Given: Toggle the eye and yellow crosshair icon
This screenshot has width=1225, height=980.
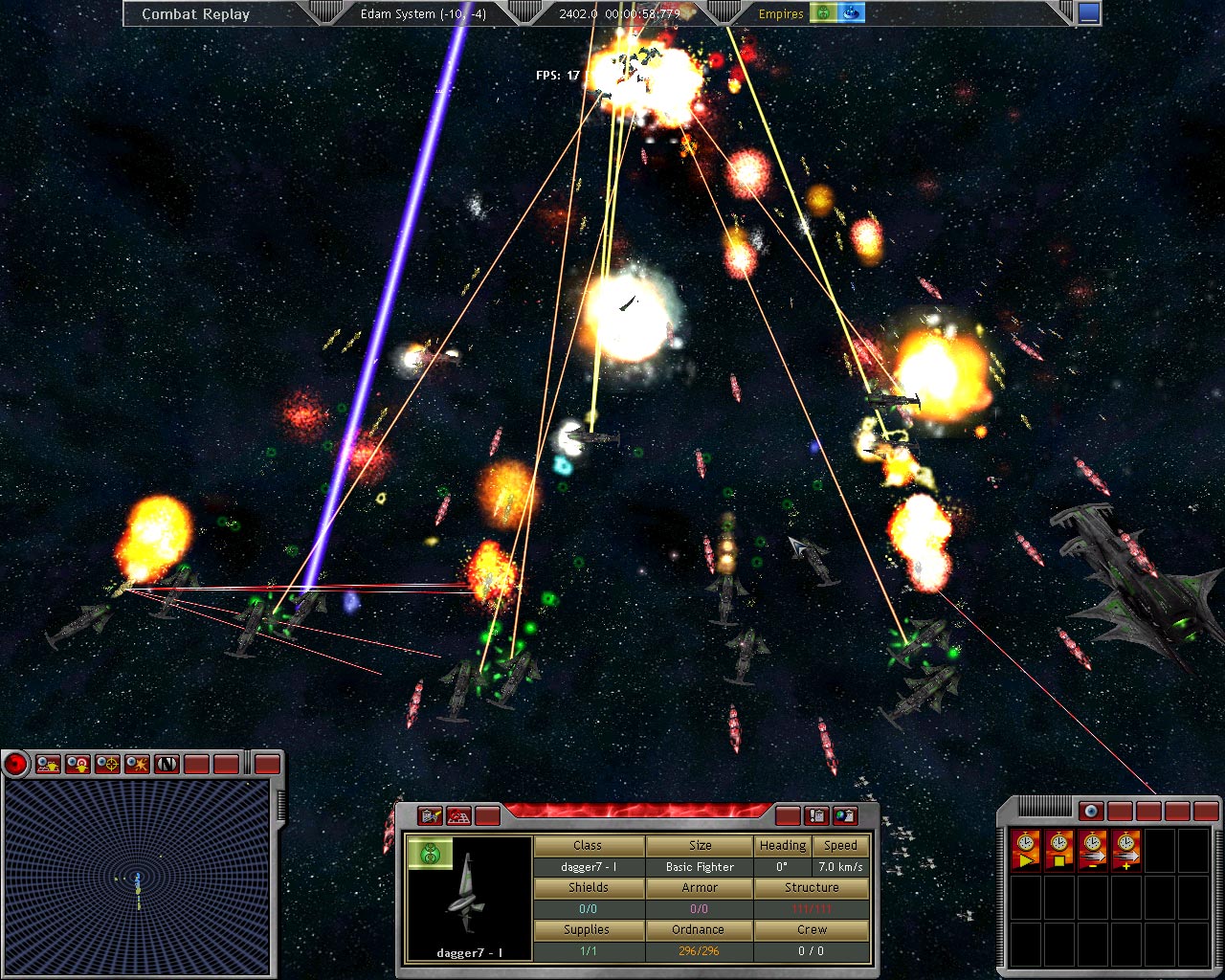Looking at the screenshot, I should (x=107, y=764).
